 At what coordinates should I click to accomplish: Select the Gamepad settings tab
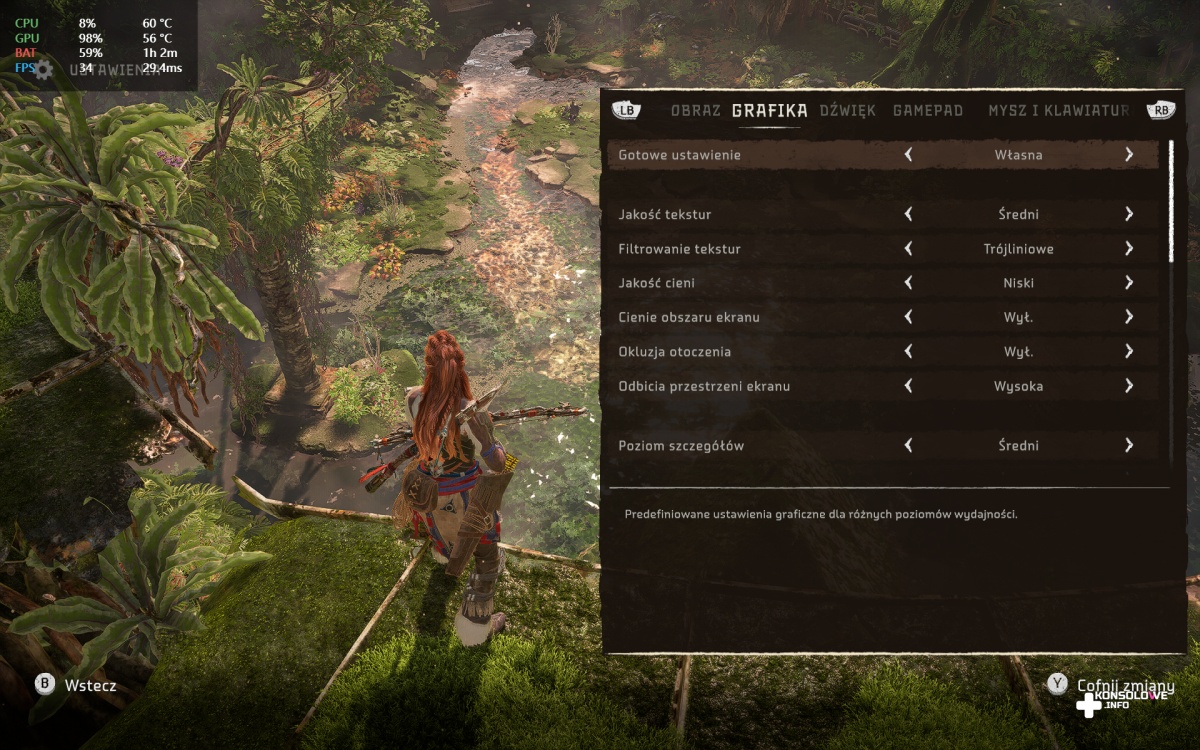(928, 111)
